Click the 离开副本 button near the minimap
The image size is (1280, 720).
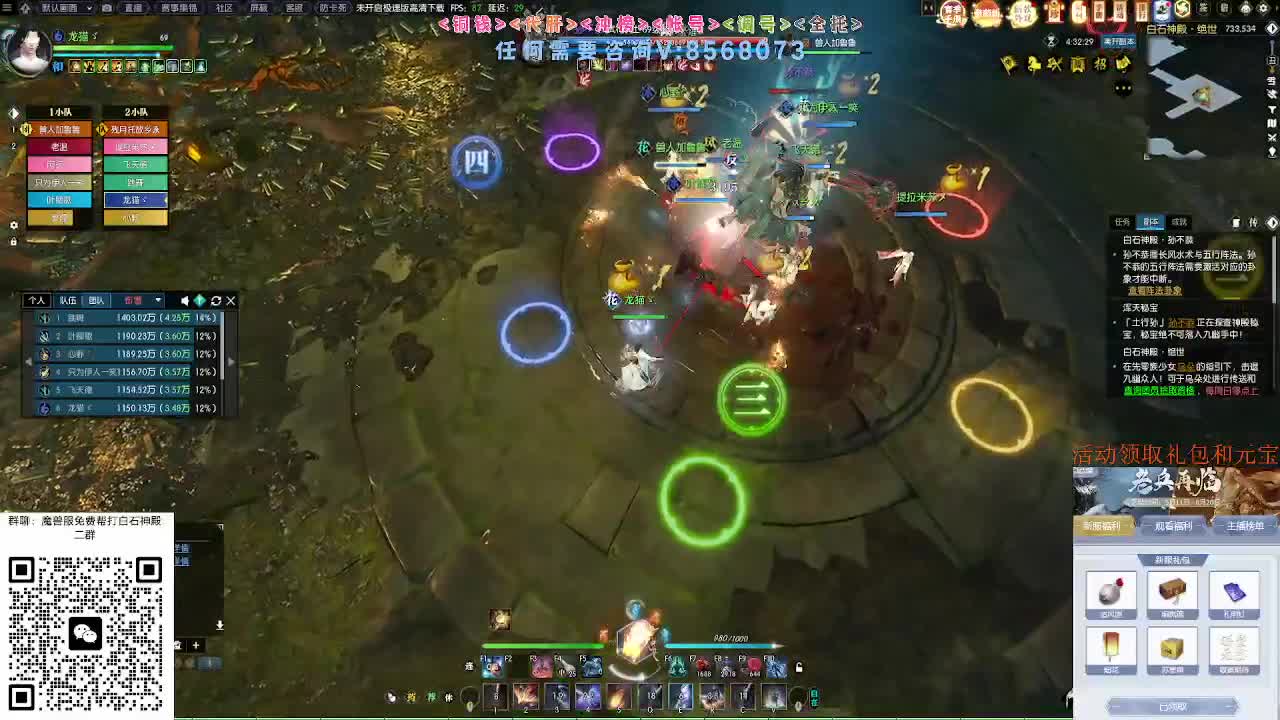pos(1119,41)
